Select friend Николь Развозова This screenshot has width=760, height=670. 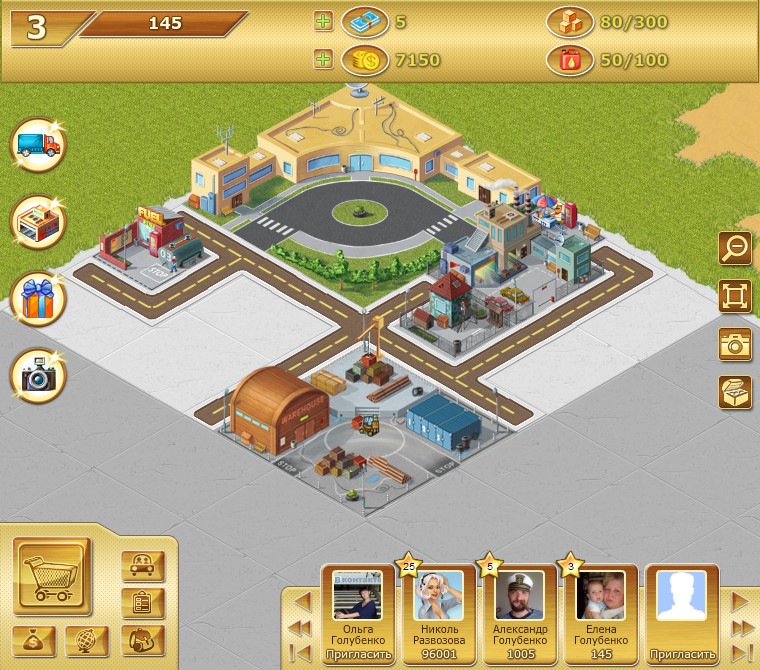click(439, 610)
